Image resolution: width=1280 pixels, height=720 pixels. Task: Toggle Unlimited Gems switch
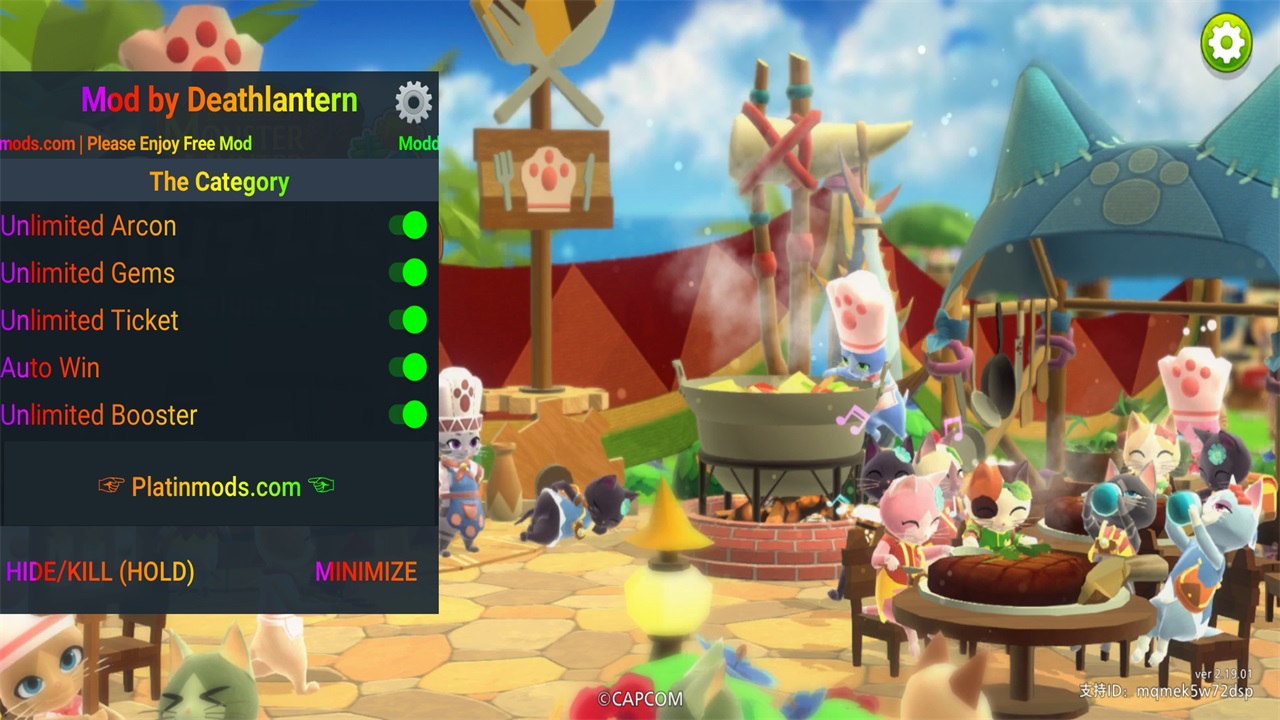pos(408,273)
